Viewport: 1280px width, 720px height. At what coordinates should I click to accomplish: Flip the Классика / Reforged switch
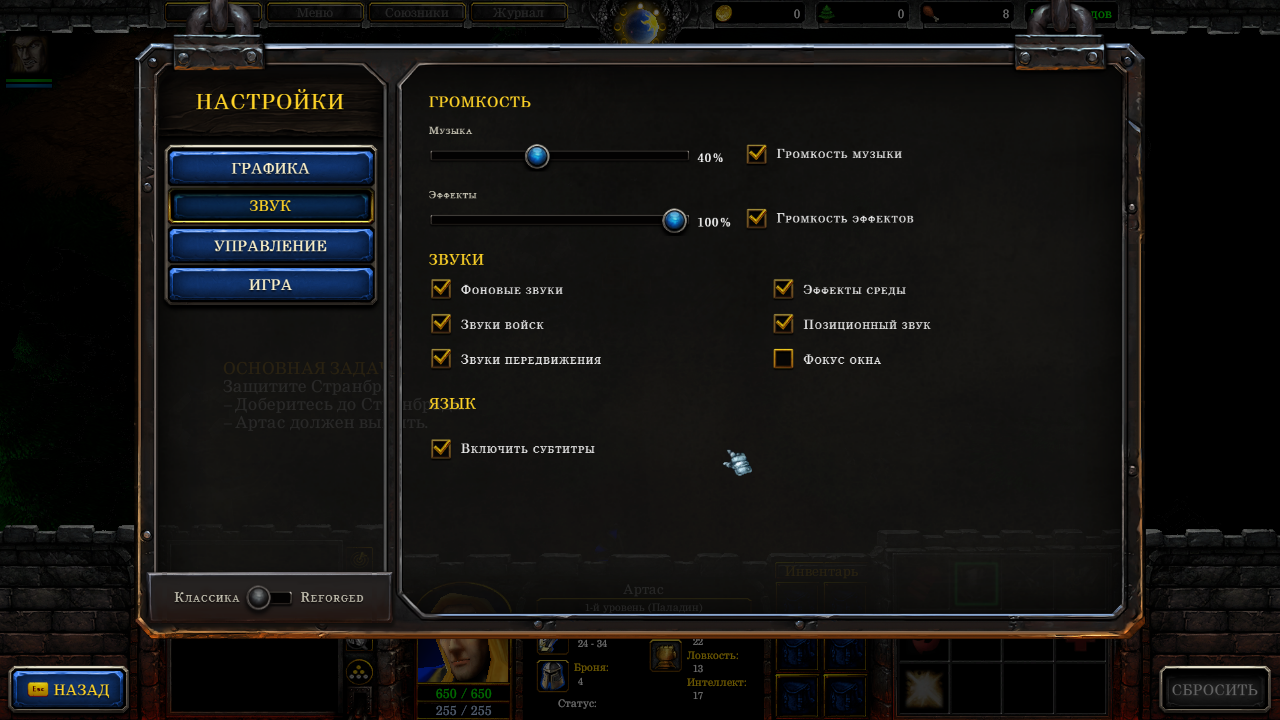pyautogui.click(x=269, y=598)
